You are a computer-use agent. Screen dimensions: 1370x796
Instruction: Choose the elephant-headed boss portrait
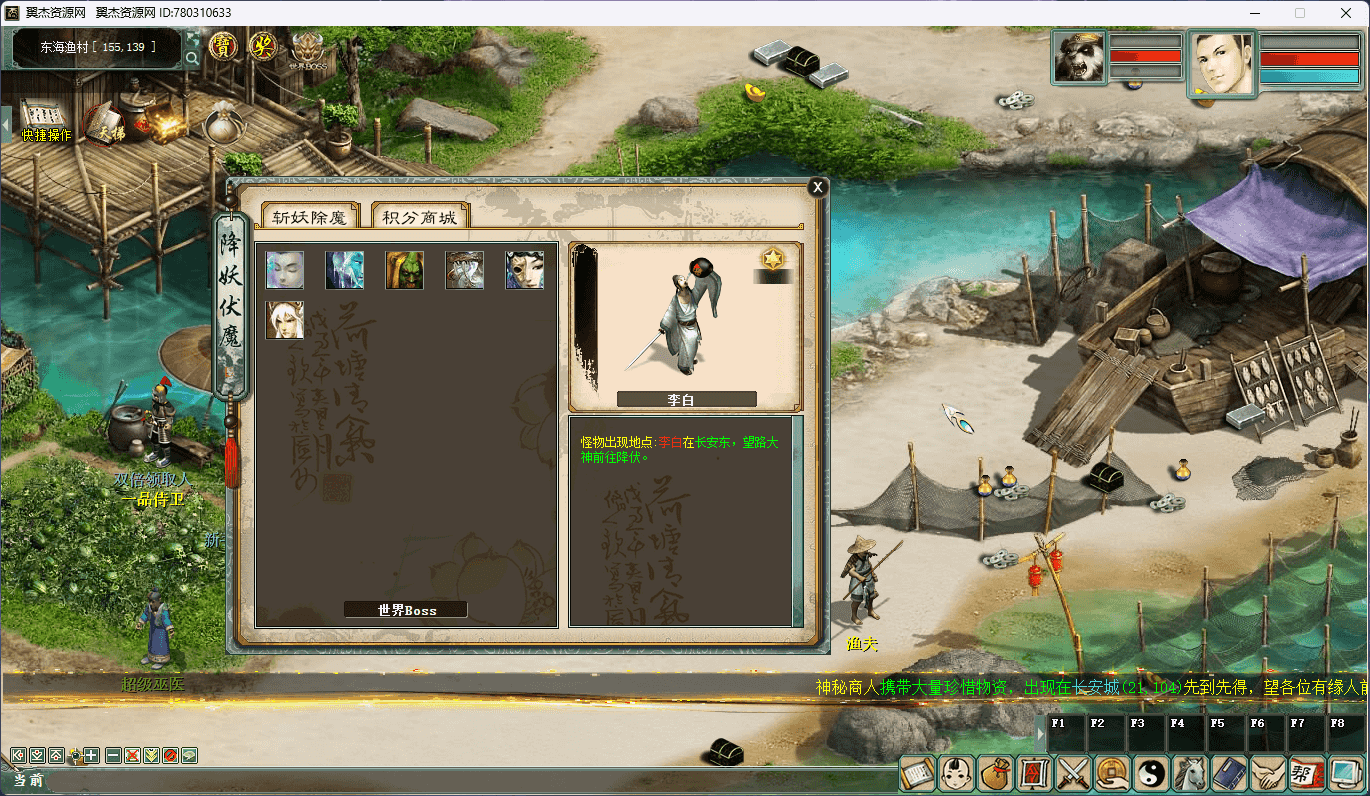465,270
